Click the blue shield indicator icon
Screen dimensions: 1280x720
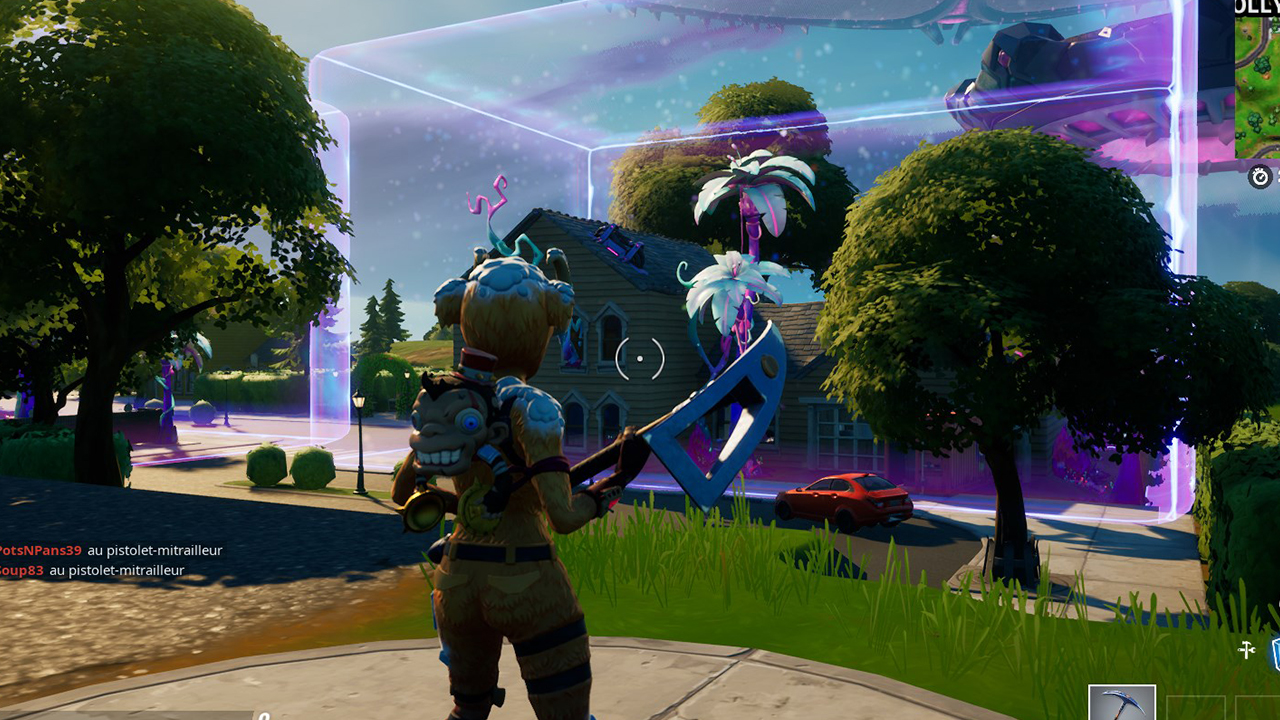click(1276, 653)
